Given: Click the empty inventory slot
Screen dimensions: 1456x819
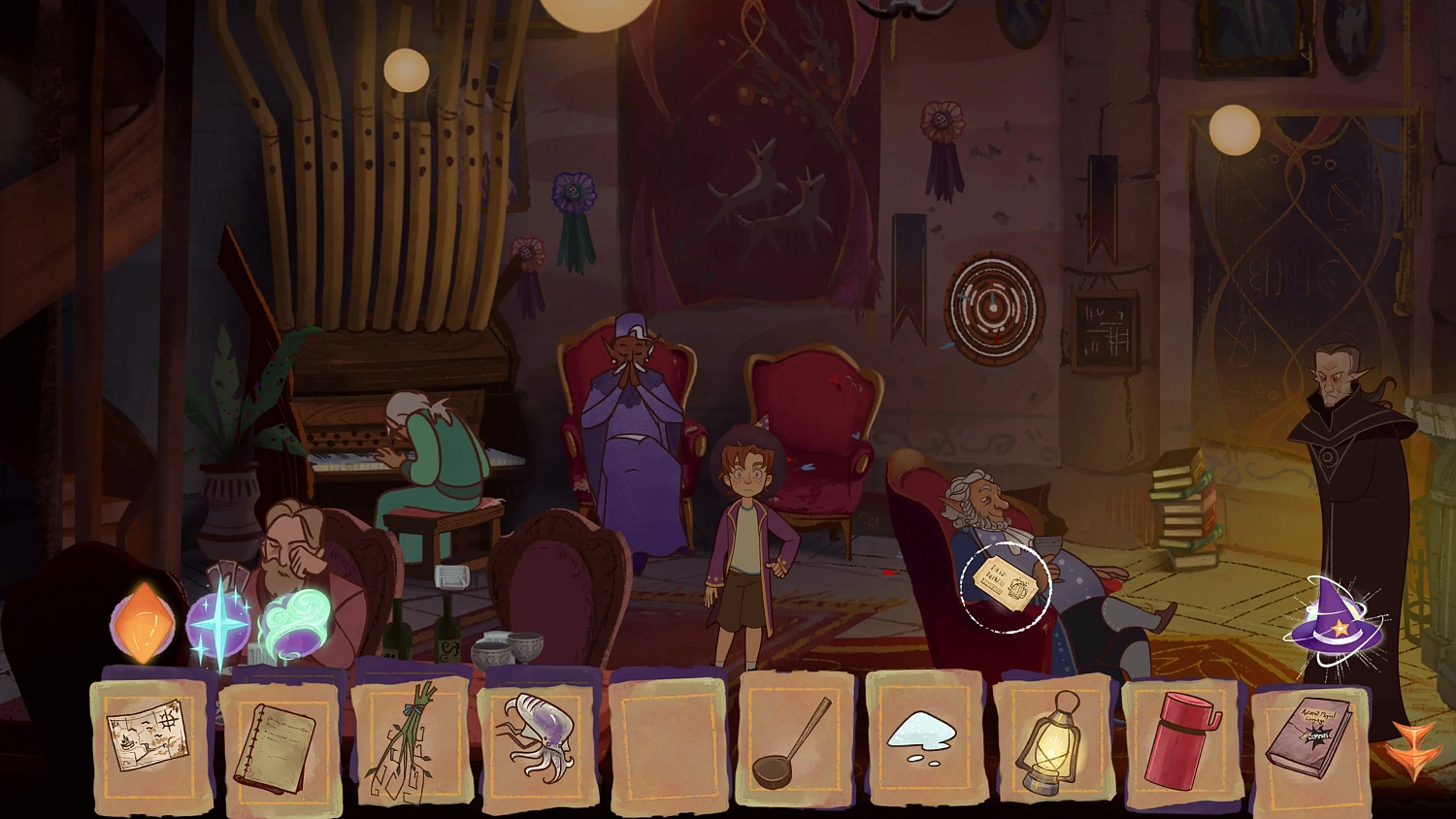Looking at the screenshot, I should pos(669,742).
